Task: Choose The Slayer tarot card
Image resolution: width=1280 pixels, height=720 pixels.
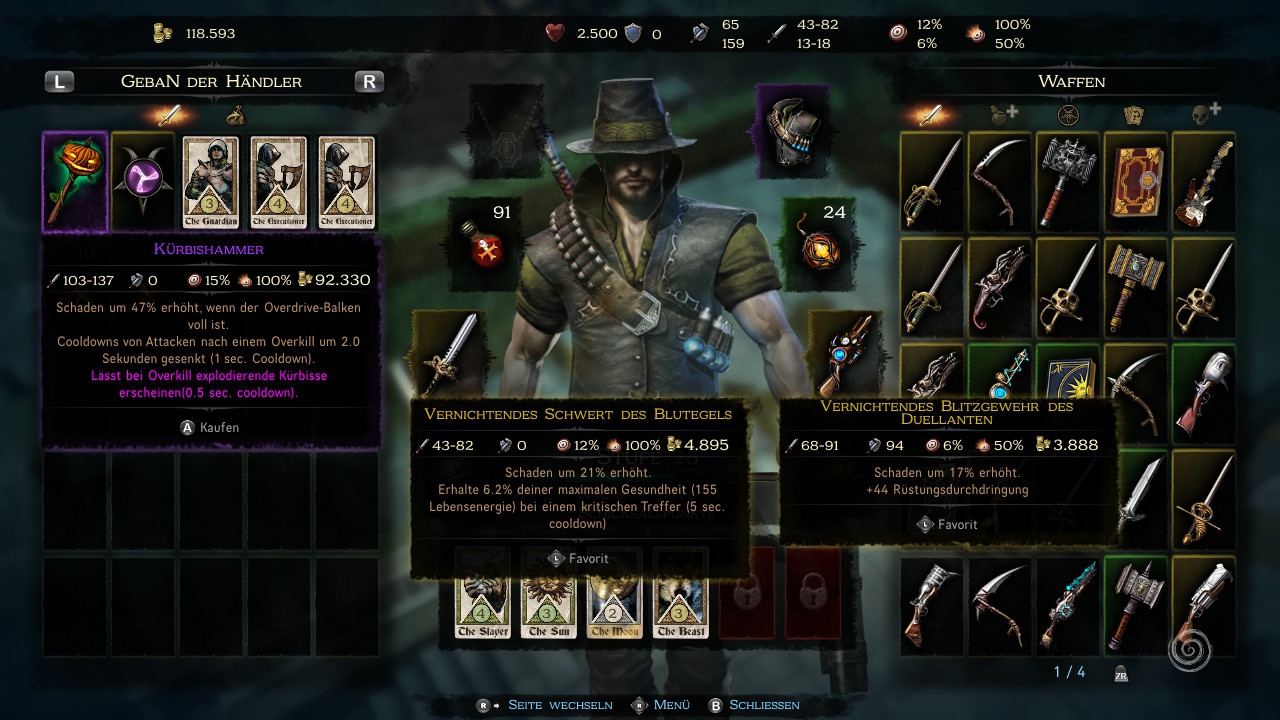Action: 483,594
